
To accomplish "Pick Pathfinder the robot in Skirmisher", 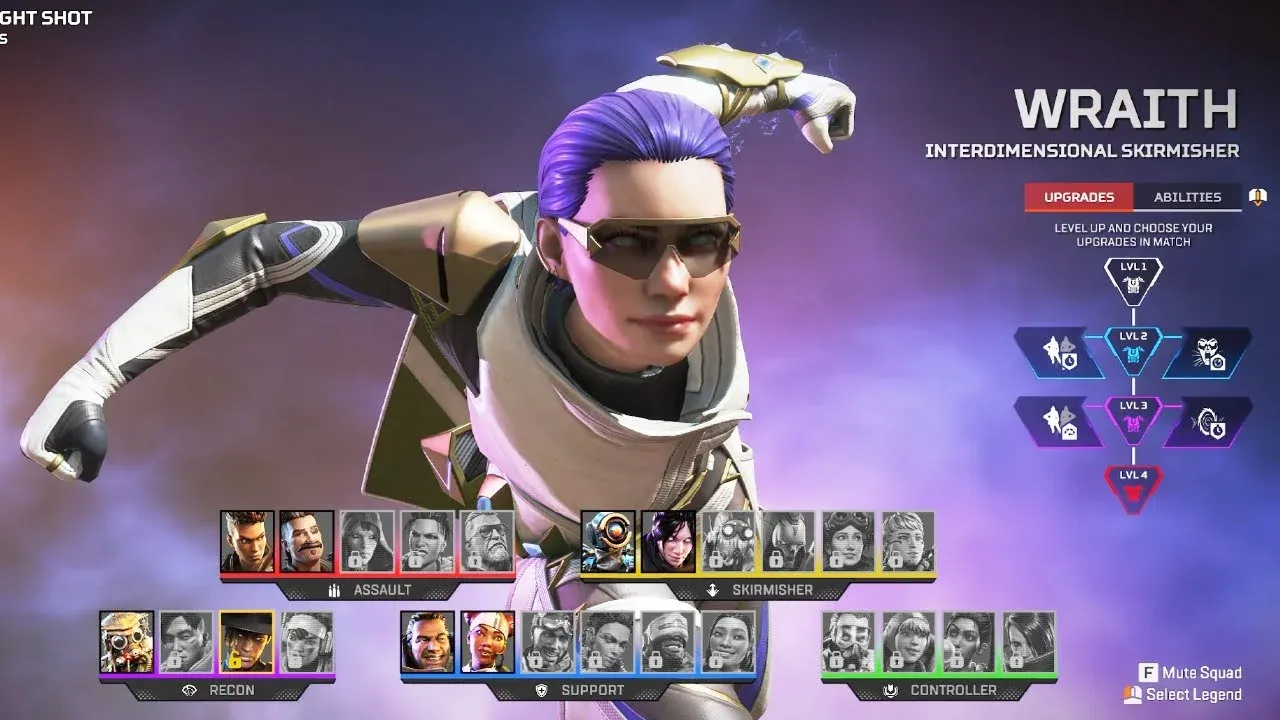I will 608,542.
